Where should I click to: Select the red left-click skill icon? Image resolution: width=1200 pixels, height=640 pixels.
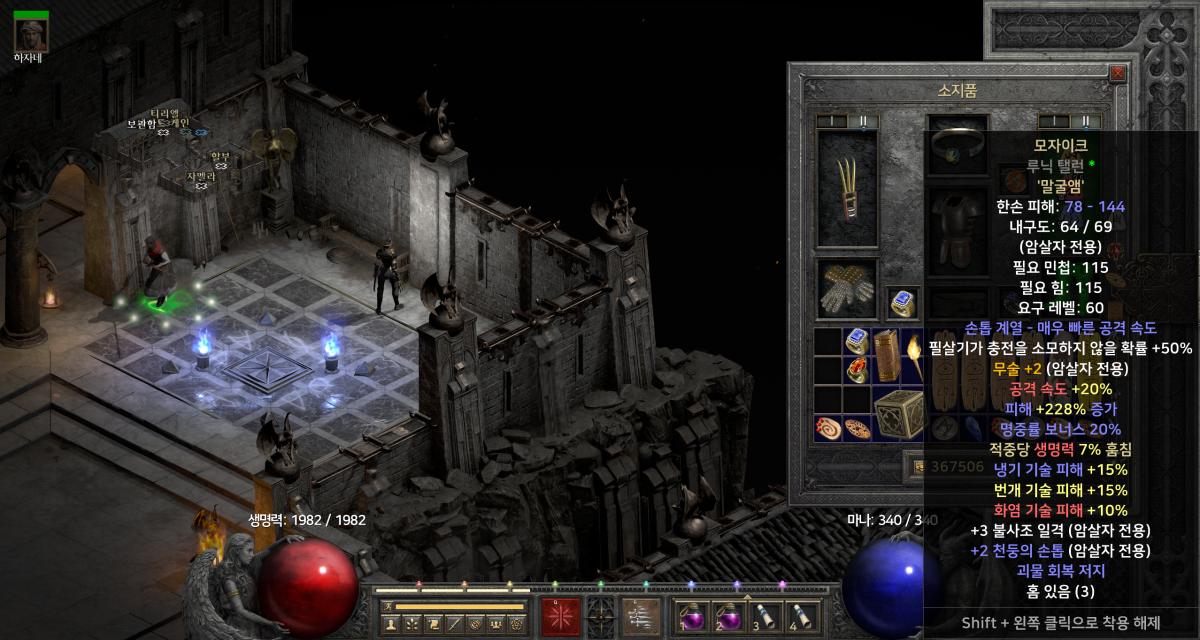click(559, 615)
